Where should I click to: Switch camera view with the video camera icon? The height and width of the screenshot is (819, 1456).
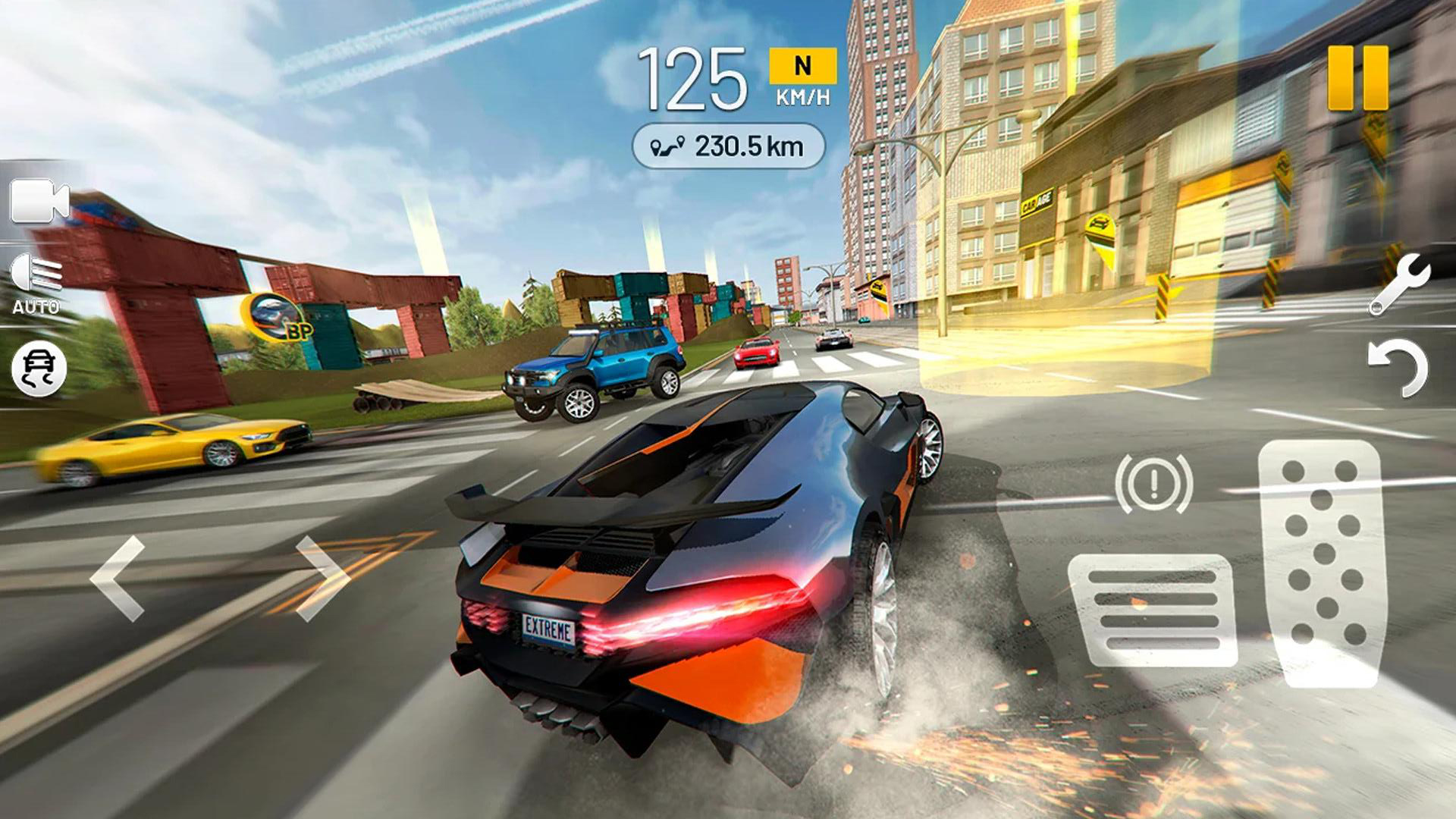click(x=39, y=201)
